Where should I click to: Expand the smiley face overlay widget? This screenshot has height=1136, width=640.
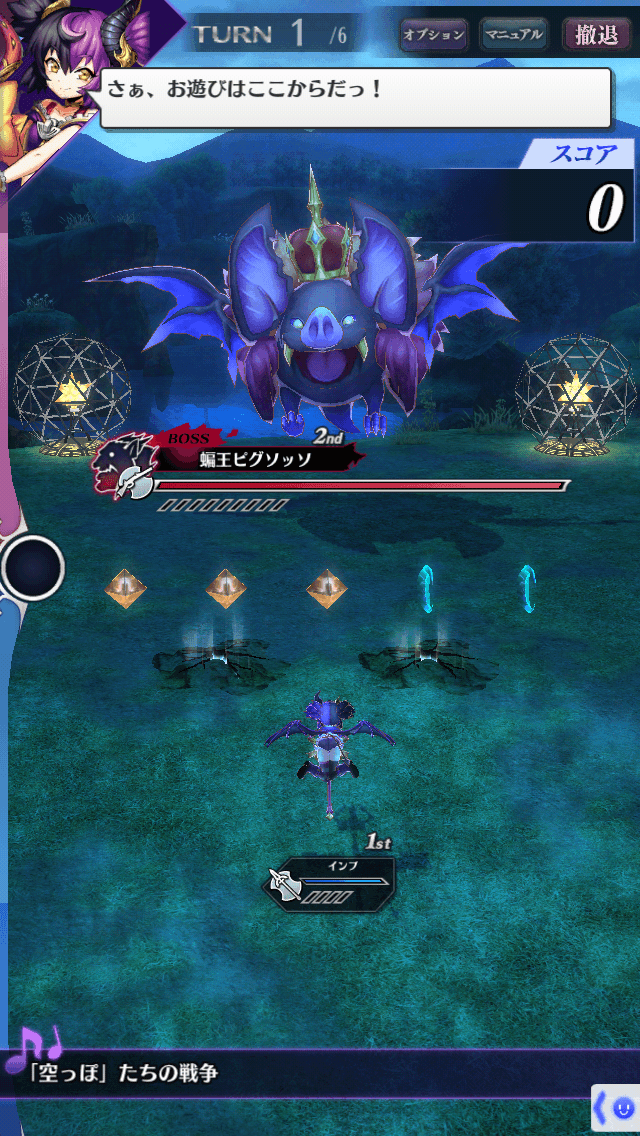point(615,1108)
